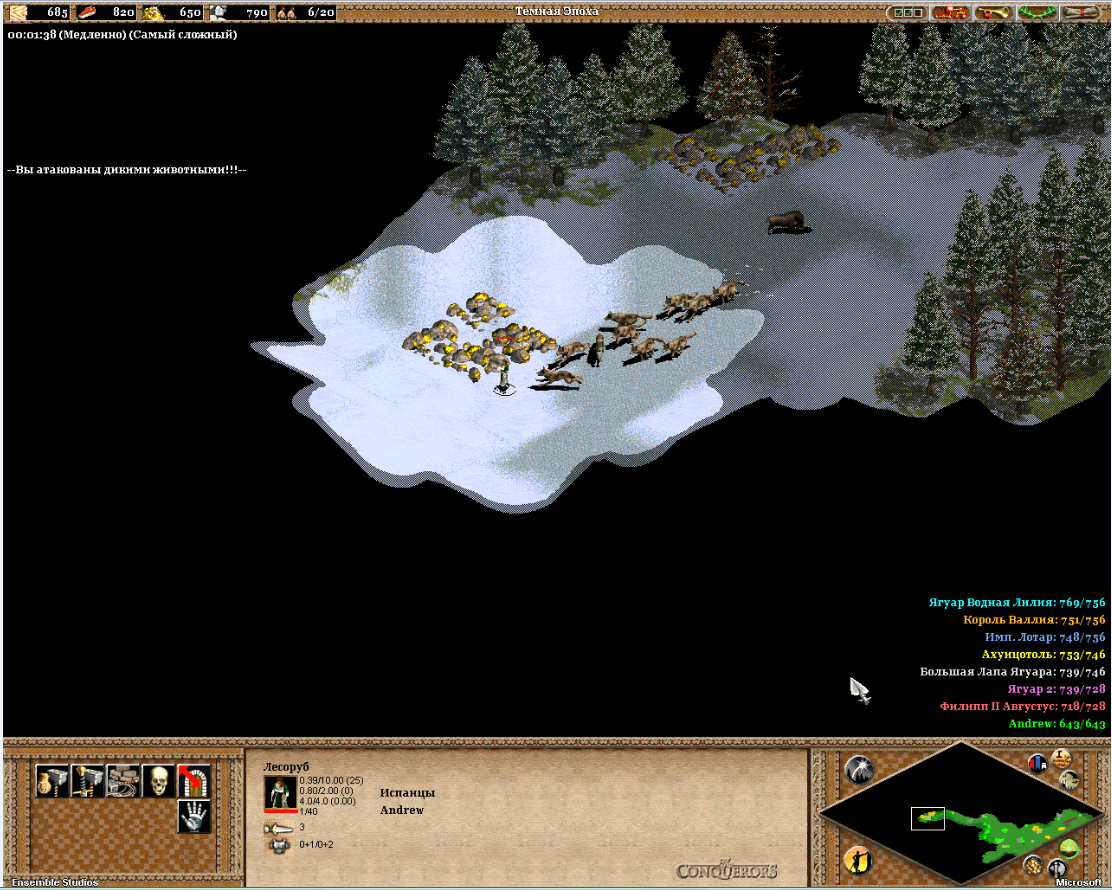Toggle the advanced commands button above the minimap

tap(1062, 757)
